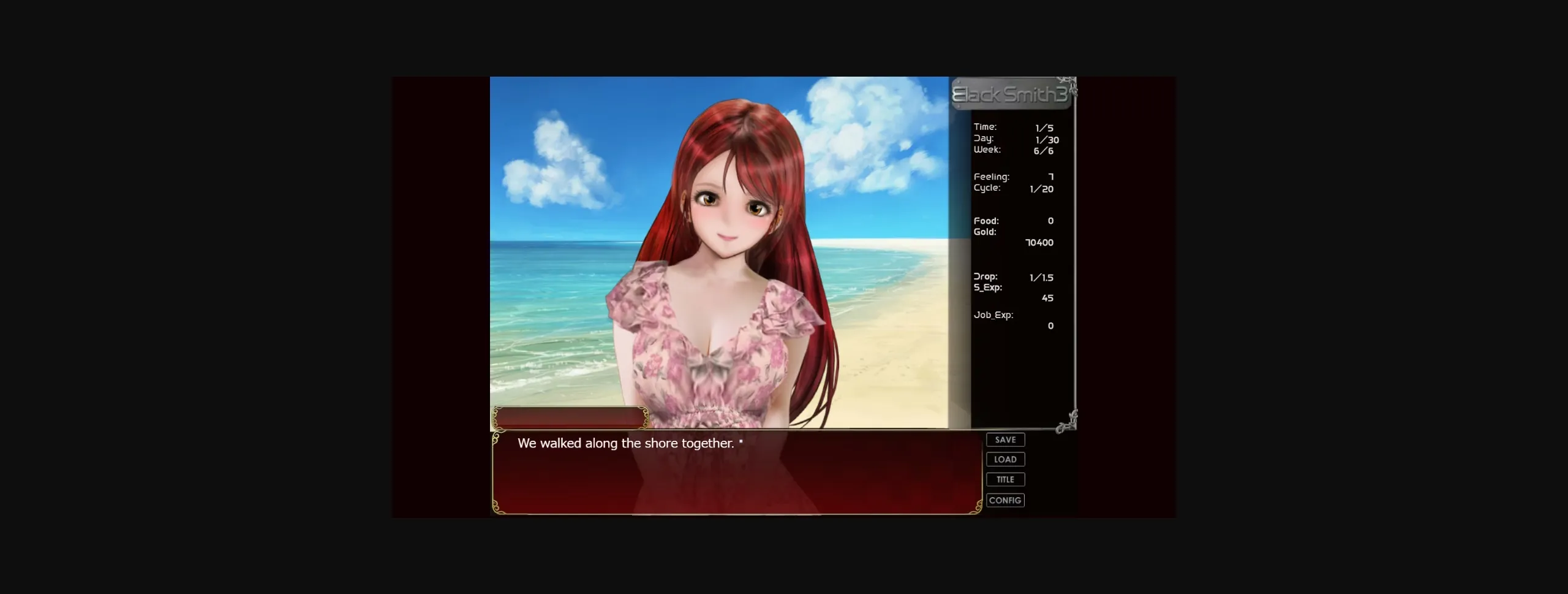Open the LOAD menu
The width and height of the screenshot is (1568, 594).
(x=1005, y=459)
